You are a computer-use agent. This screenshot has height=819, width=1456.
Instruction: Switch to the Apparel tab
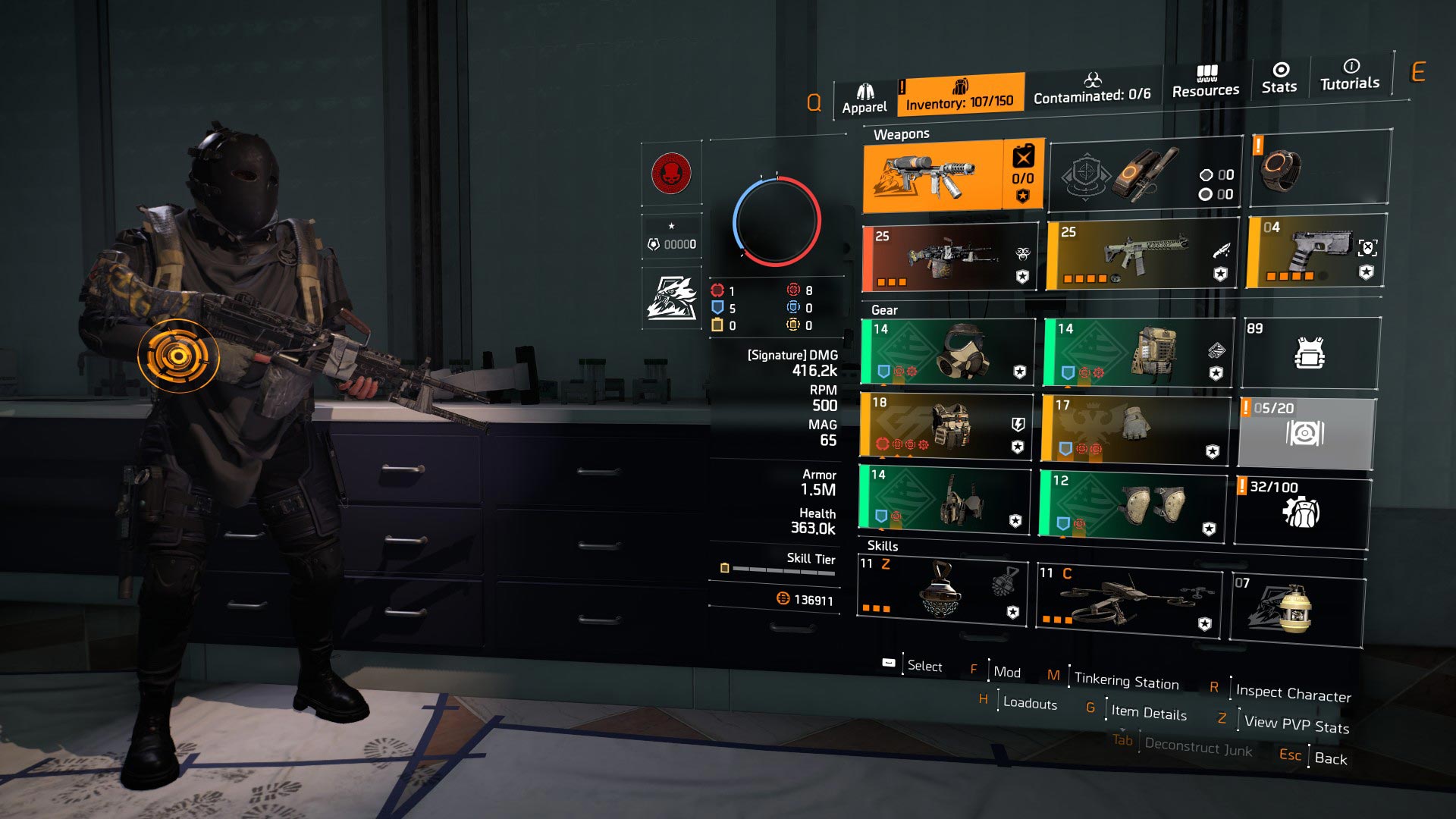pos(864,99)
